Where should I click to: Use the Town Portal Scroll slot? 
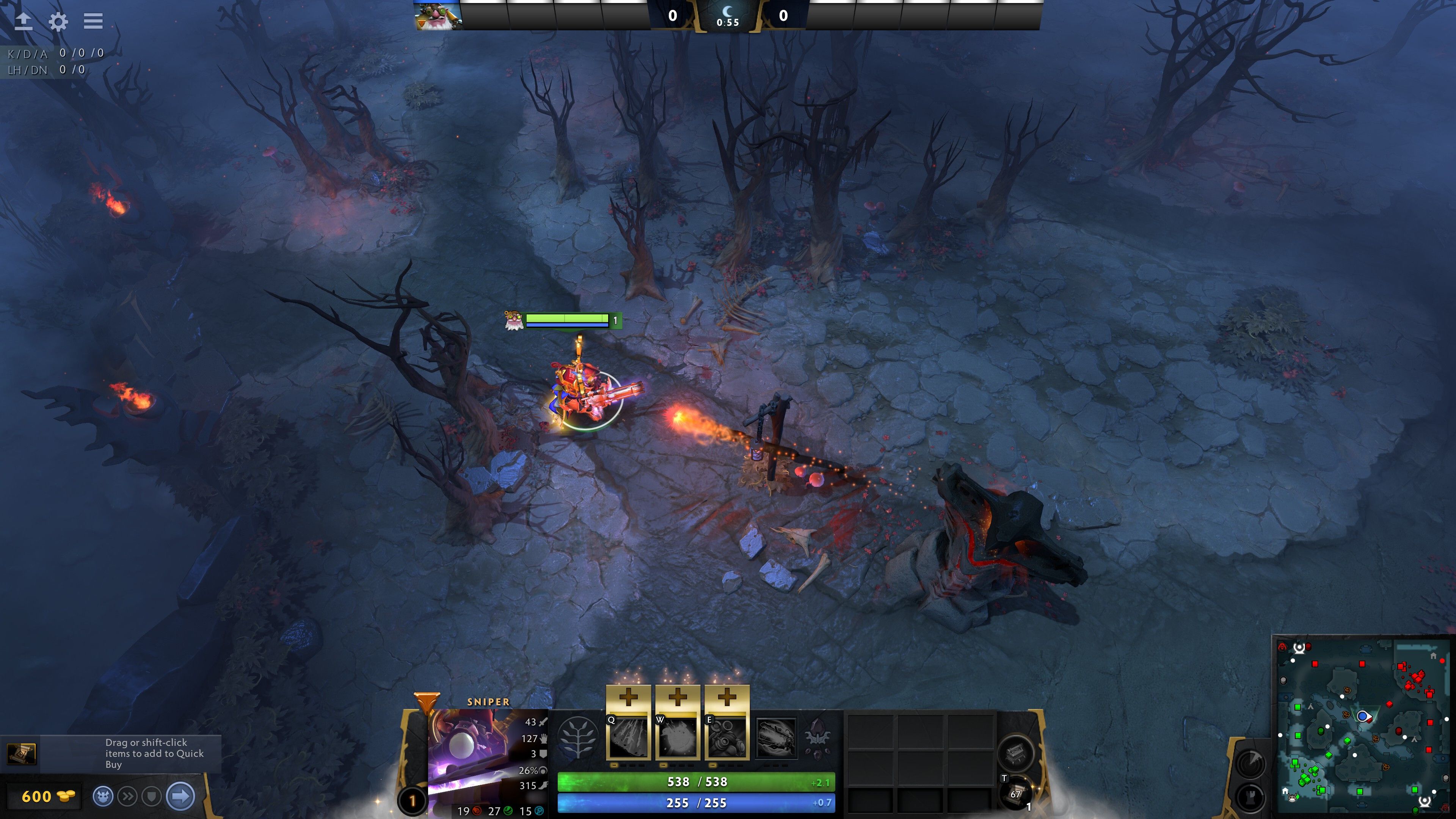coord(1016,793)
